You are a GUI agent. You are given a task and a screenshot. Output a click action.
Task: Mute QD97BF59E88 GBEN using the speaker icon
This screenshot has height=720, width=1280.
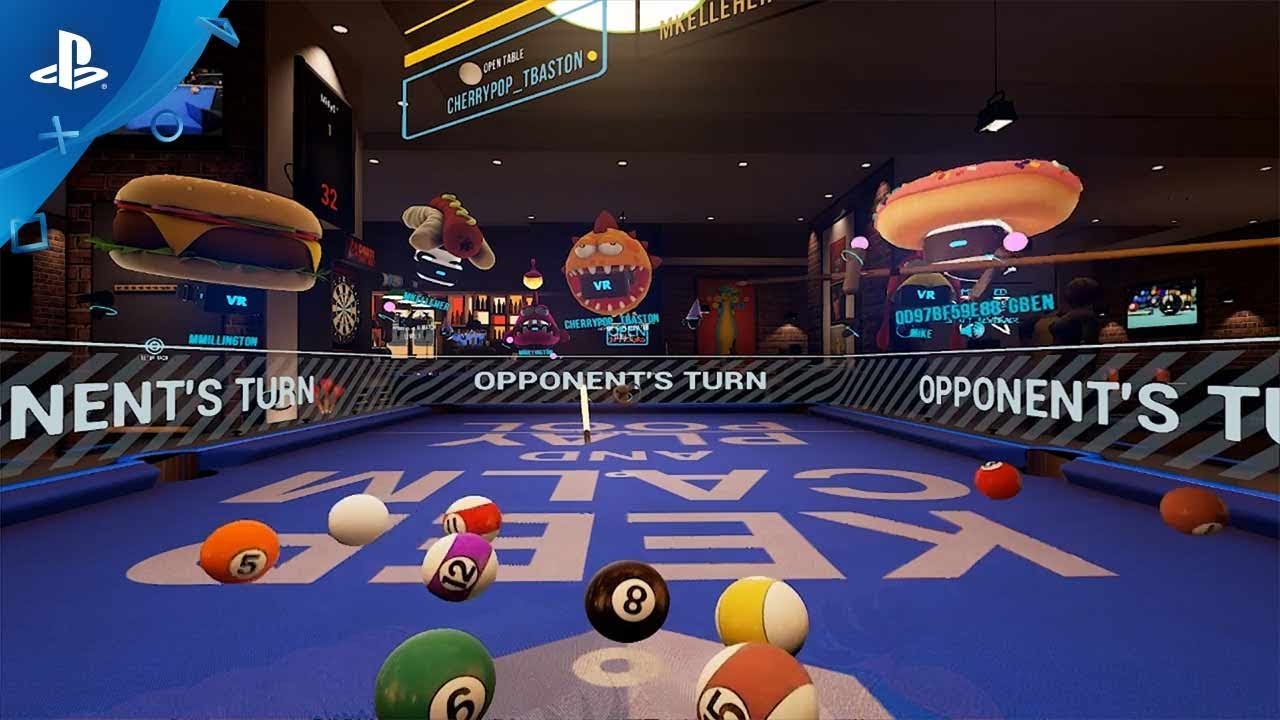tap(971, 330)
